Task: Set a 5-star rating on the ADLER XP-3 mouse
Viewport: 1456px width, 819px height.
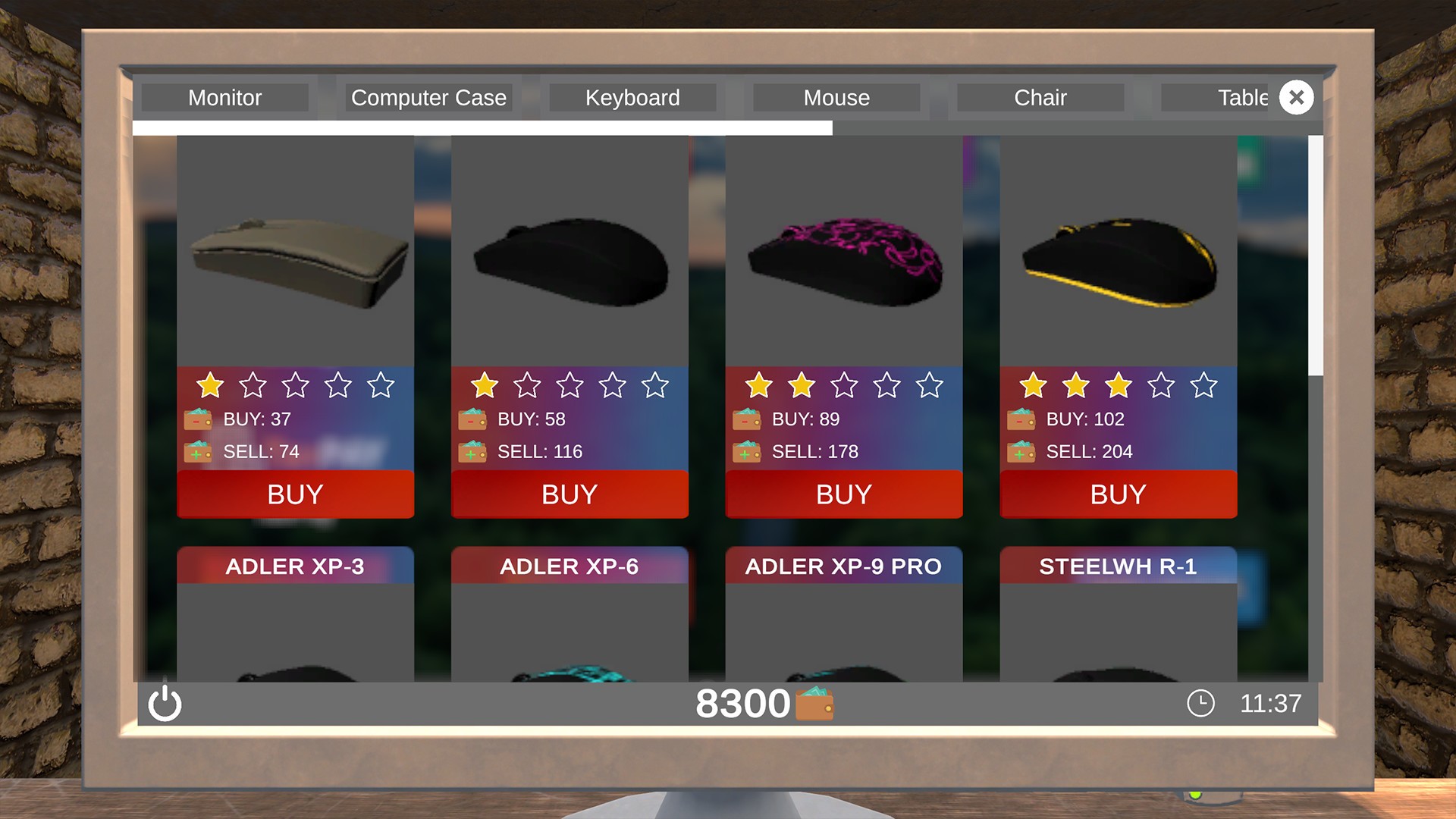Action: [x=383, y=385]
